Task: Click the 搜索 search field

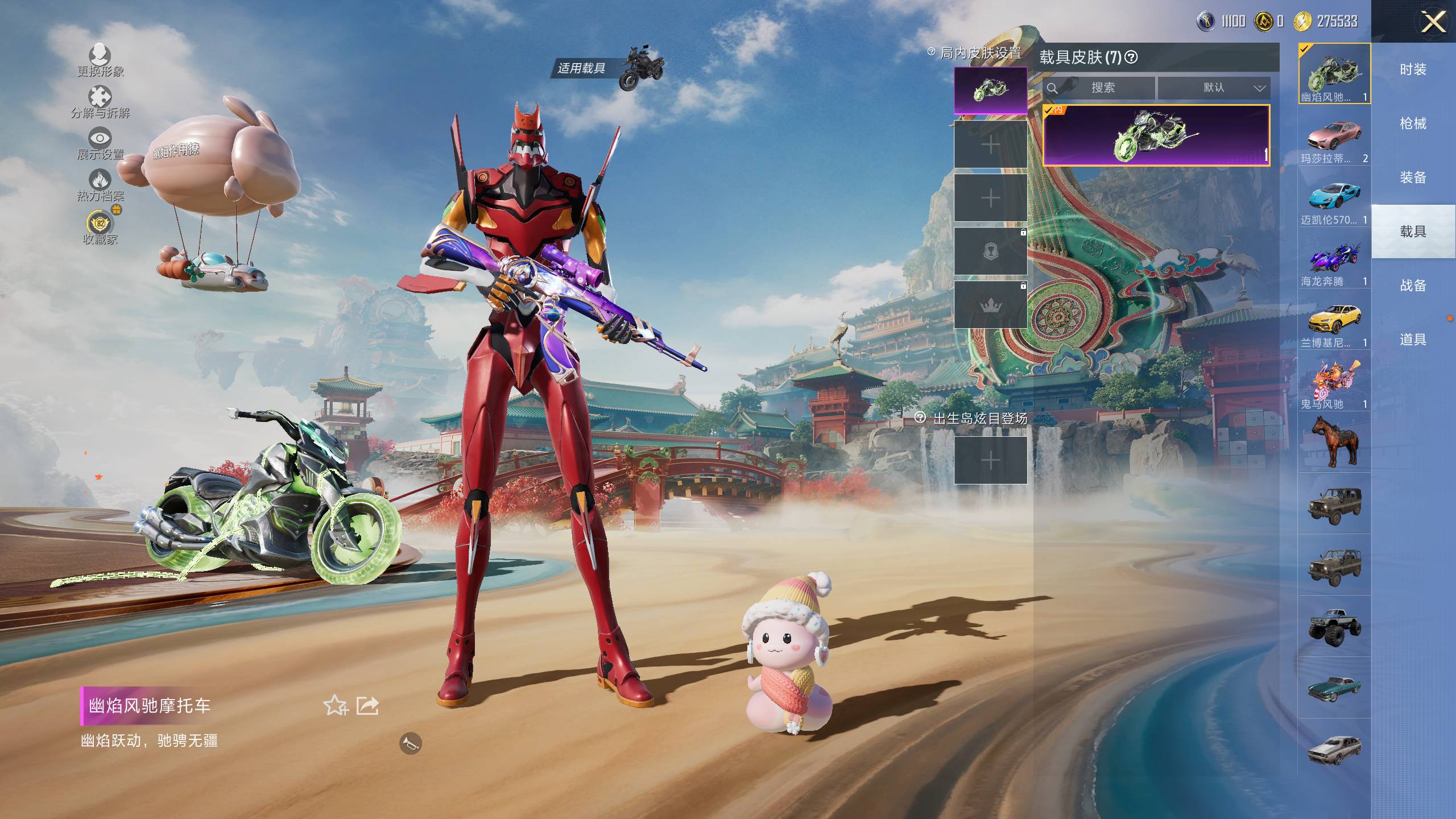Action: [1102, 88]
